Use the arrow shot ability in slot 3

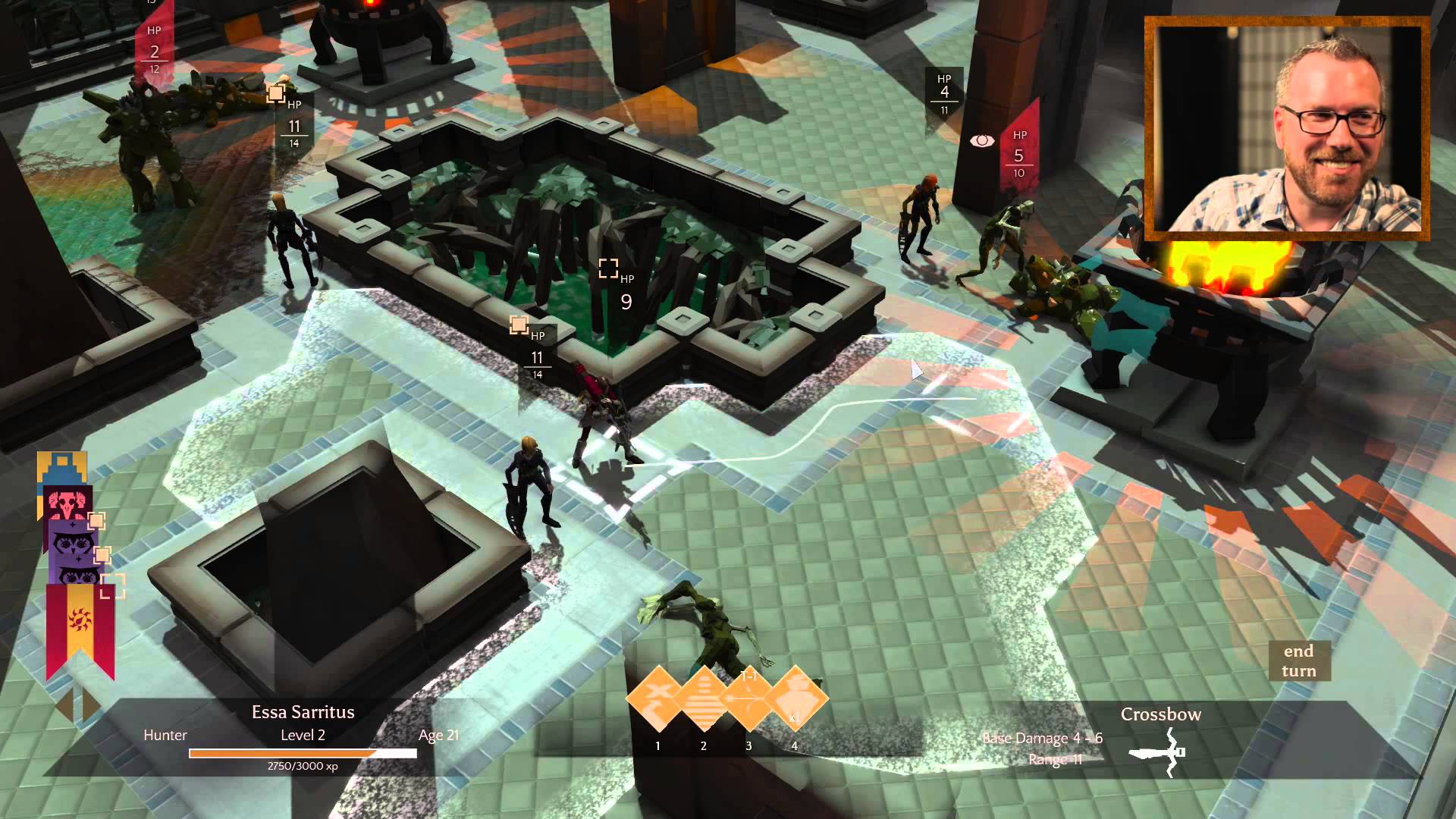click(749, 698)
